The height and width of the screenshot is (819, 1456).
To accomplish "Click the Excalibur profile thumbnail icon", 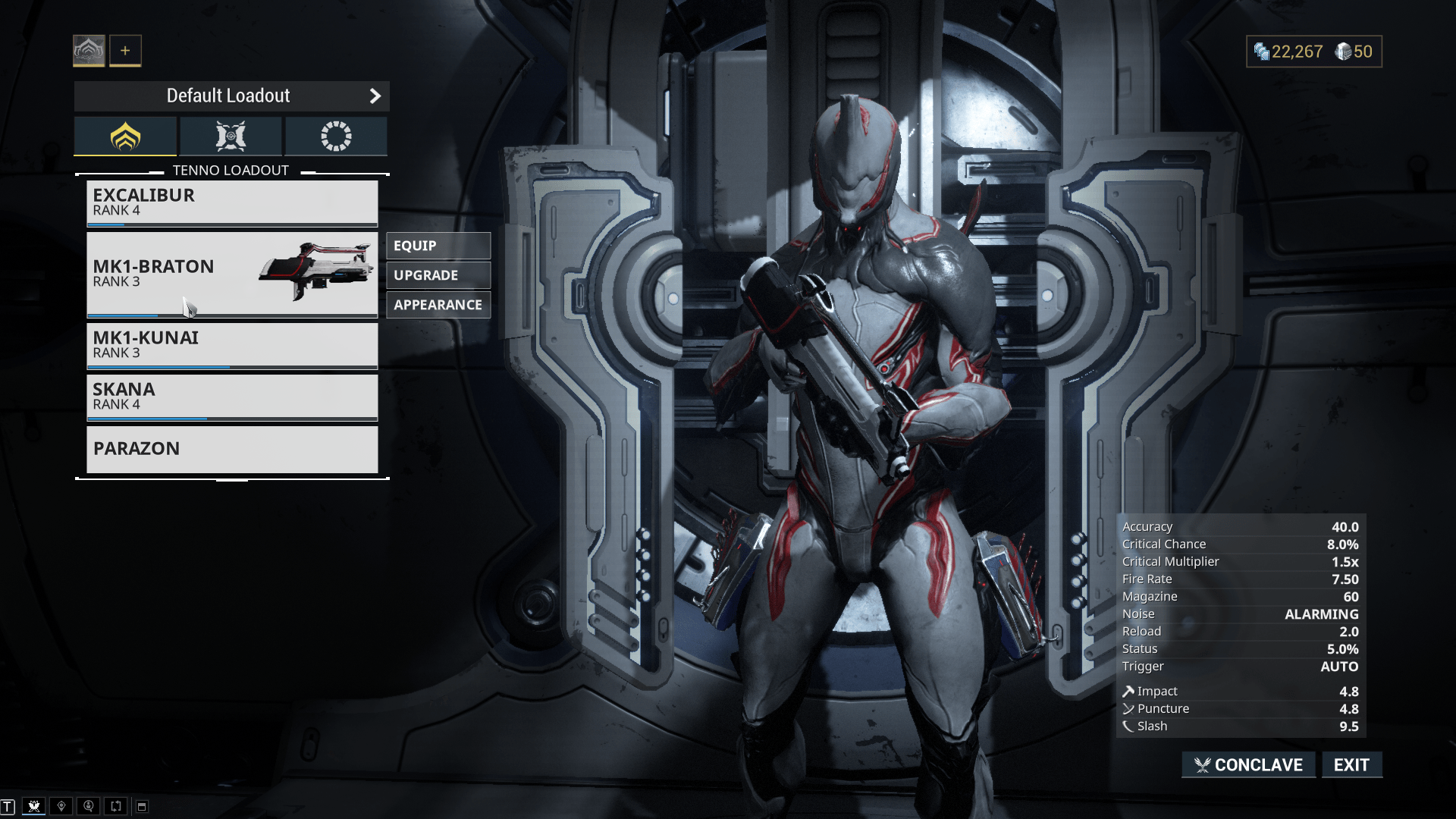I will point(89,50).
